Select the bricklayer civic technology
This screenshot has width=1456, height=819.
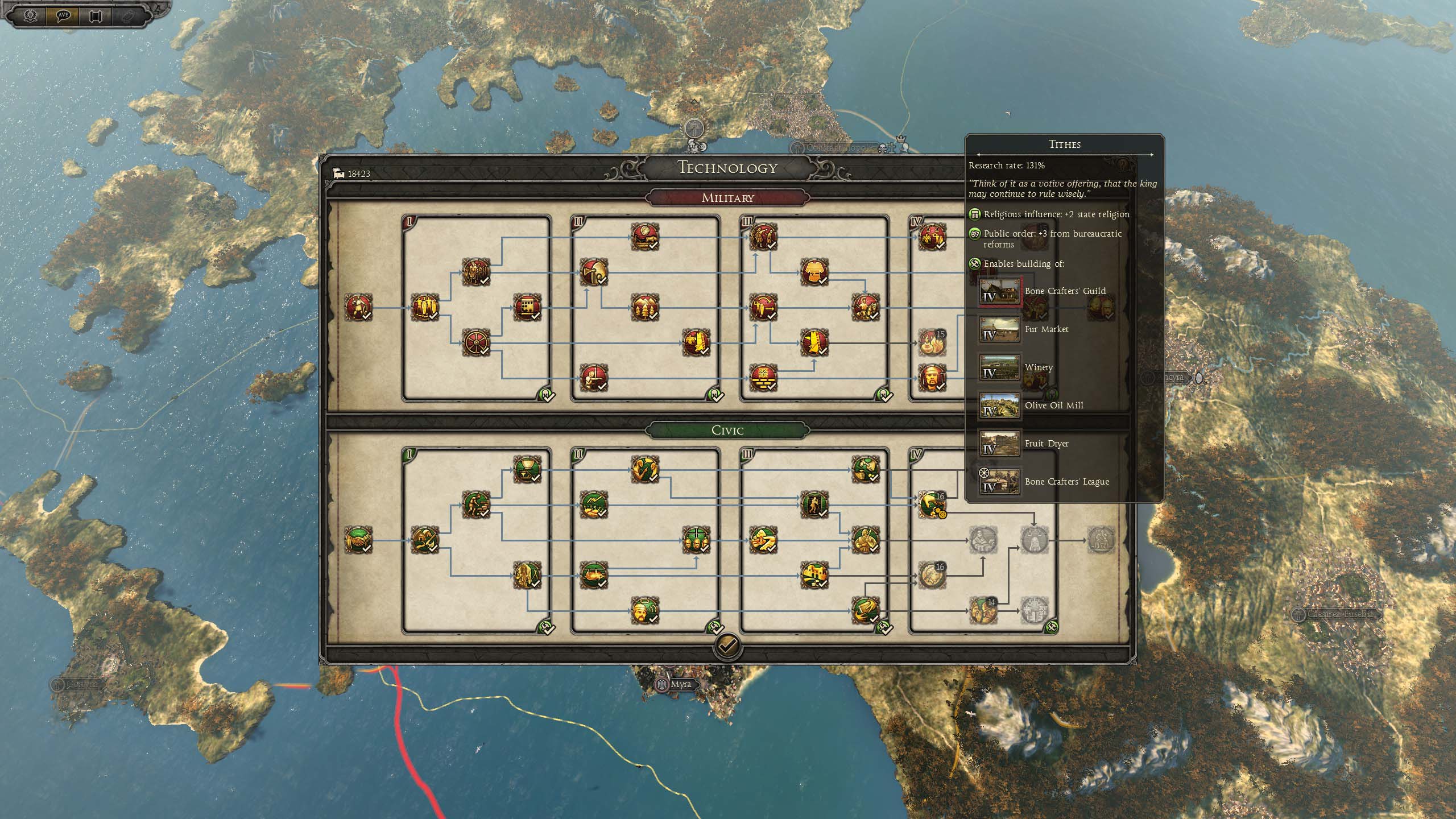tap(475, 504)
